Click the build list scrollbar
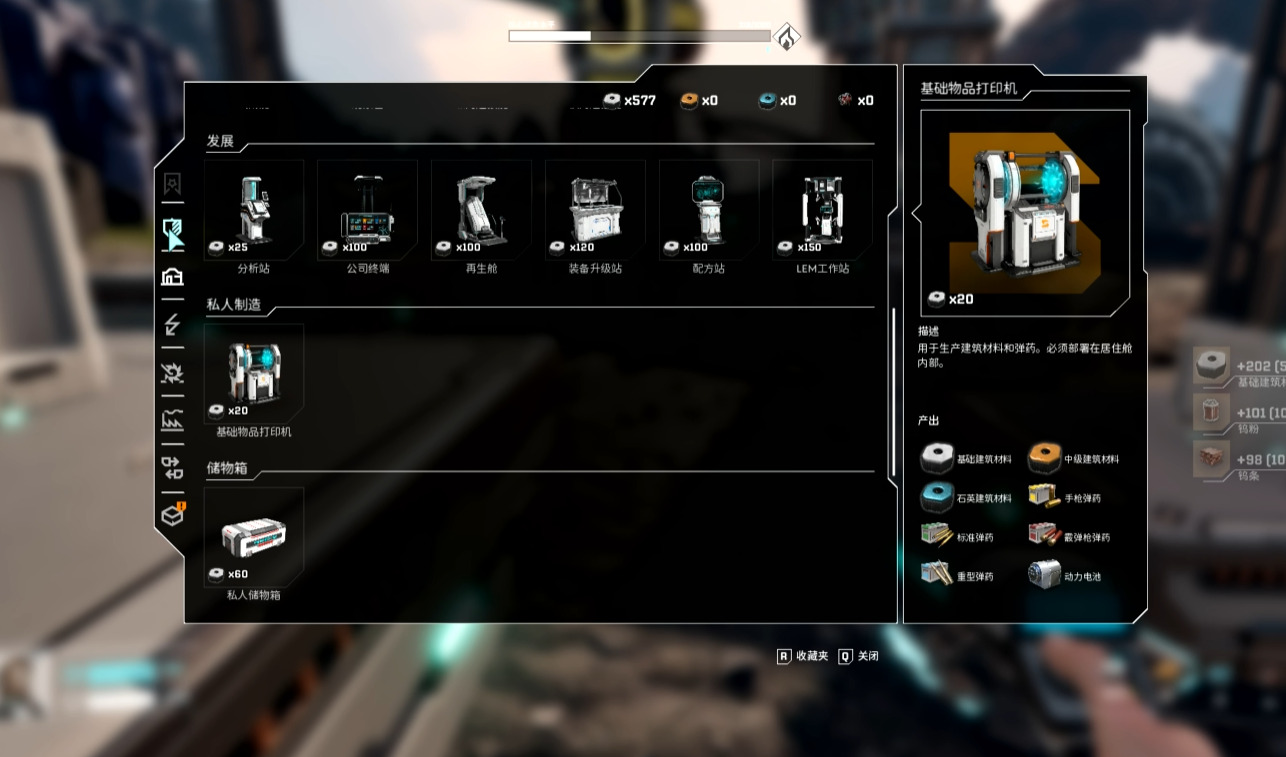 tap(892, 392)
